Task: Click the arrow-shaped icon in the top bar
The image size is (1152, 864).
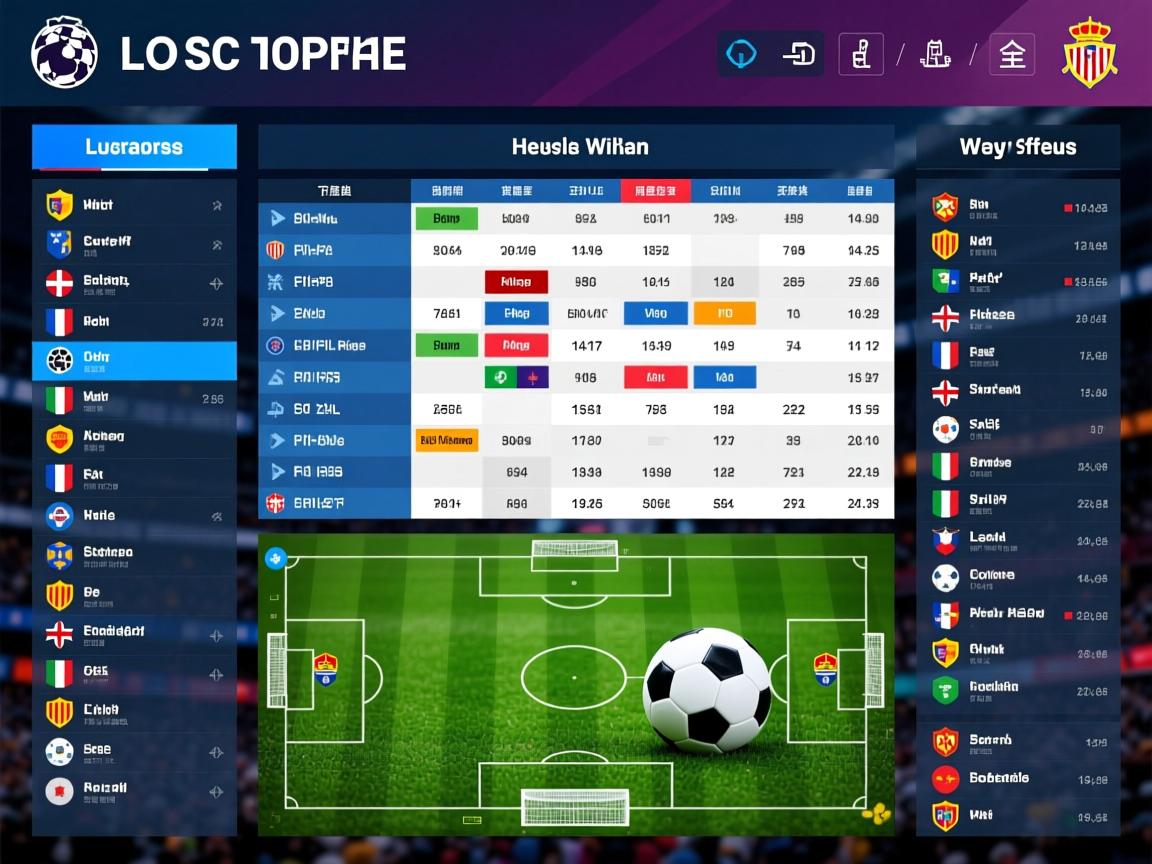Action: (x=799, y=54)
